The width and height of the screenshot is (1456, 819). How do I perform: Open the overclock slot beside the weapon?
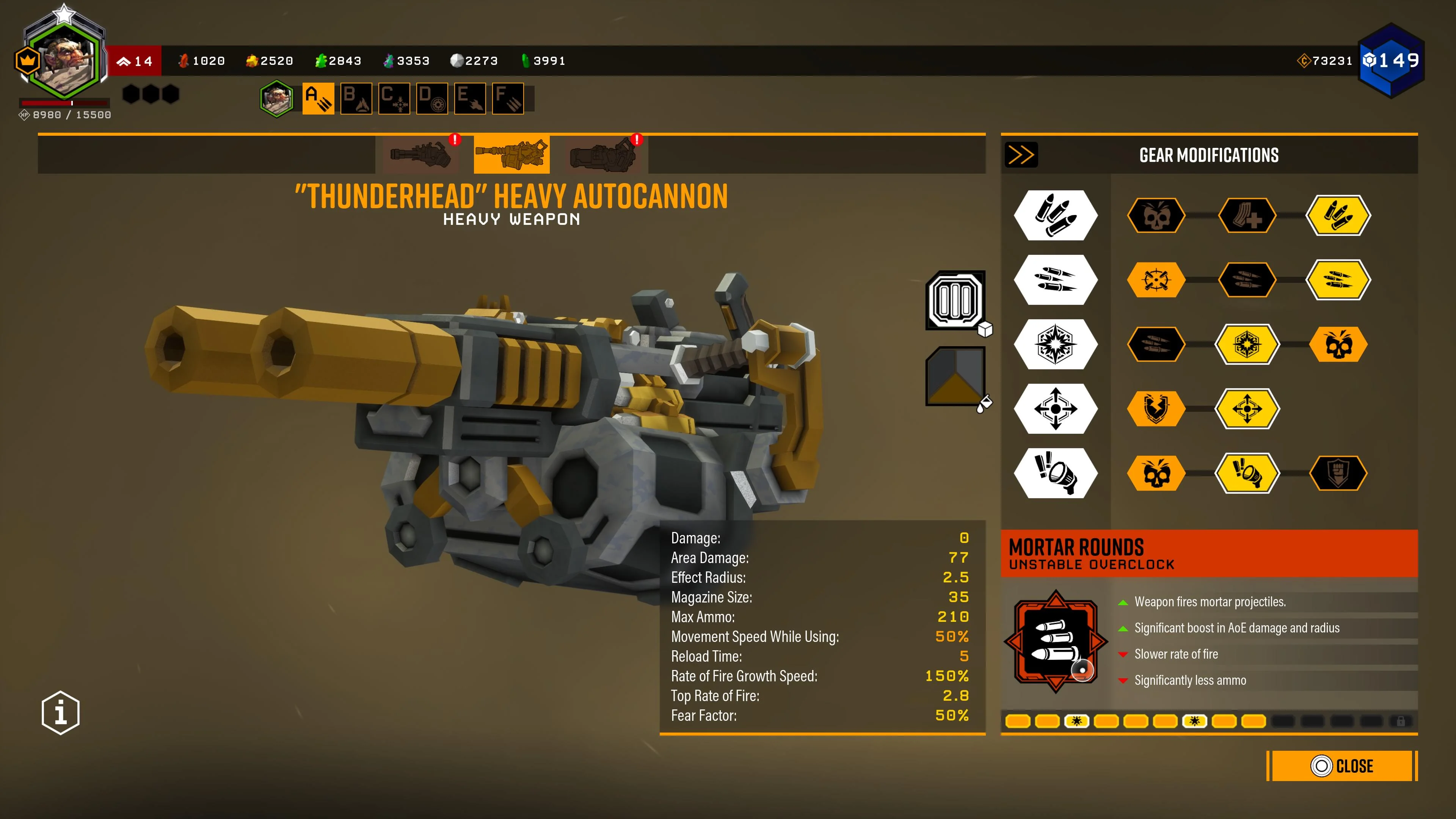pos(955,300)
